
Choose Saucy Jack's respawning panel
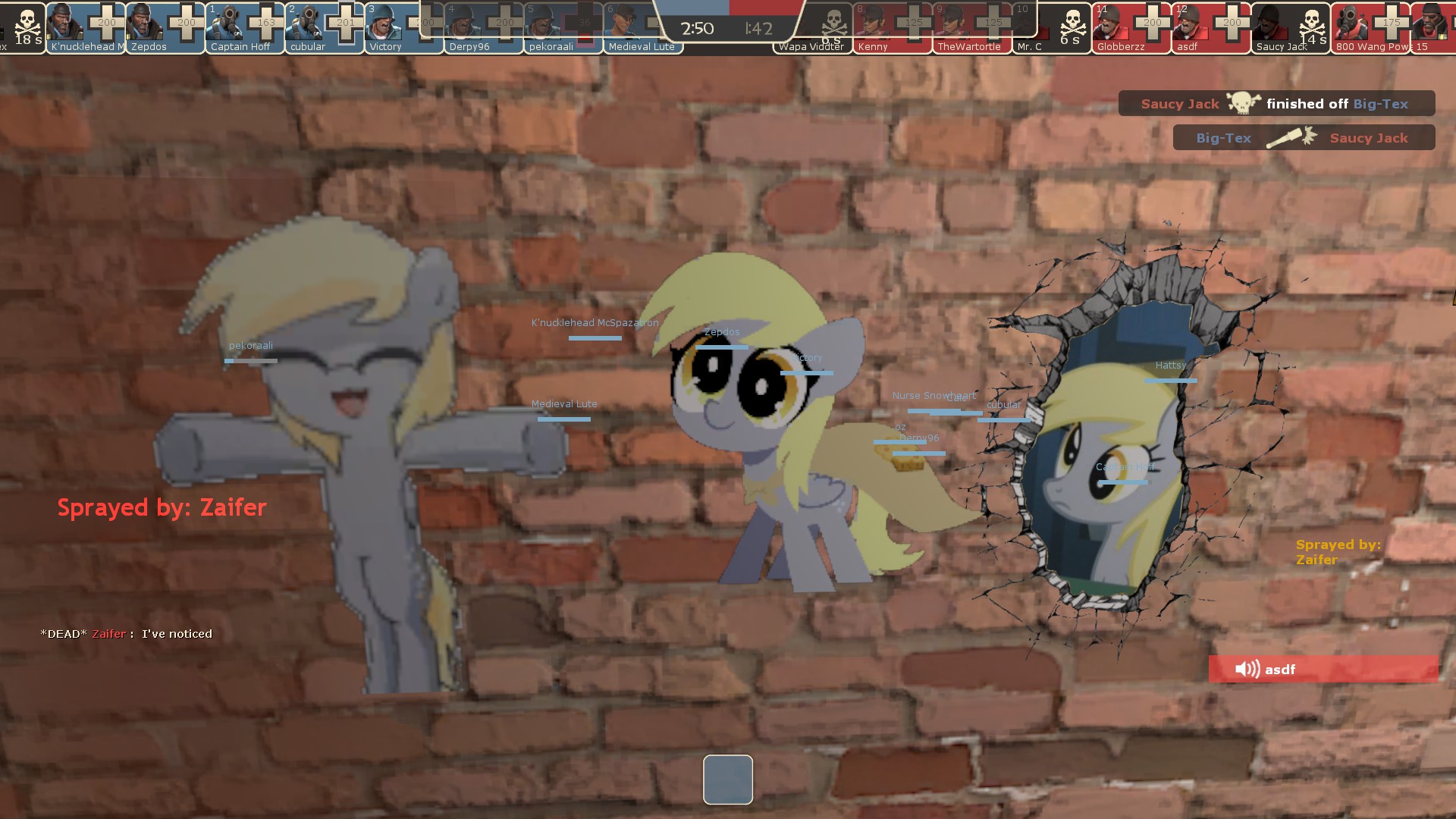[1291, 27]
